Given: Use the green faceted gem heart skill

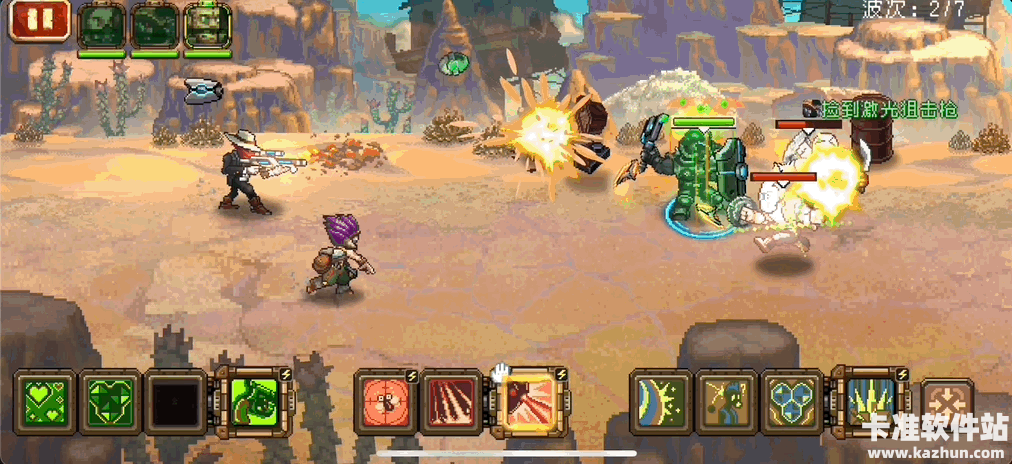Looking at the screenshot, I should (111, 403).
